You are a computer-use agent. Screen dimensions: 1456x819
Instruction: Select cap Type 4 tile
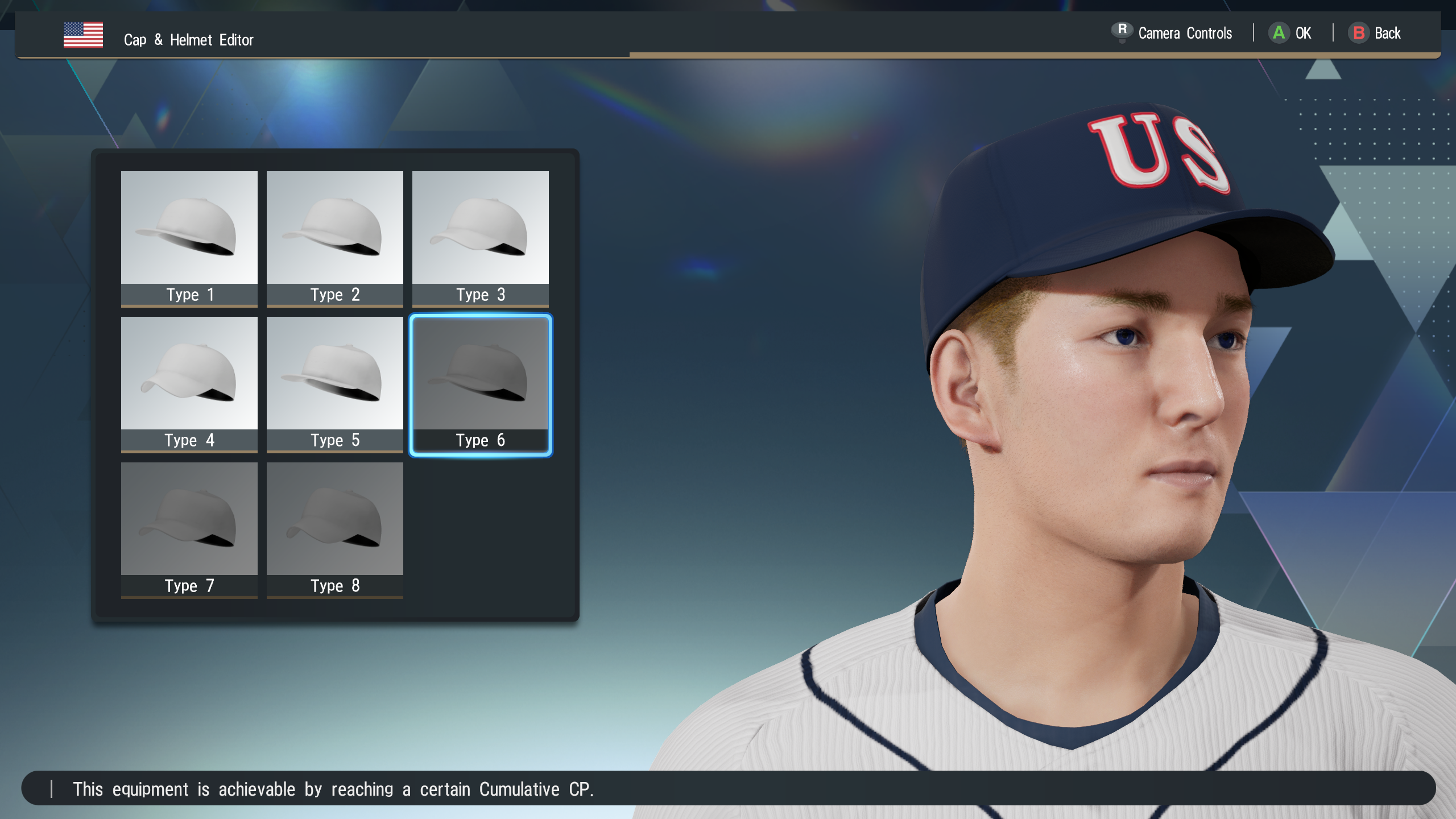pyautogui.click(x=189, y=383)
